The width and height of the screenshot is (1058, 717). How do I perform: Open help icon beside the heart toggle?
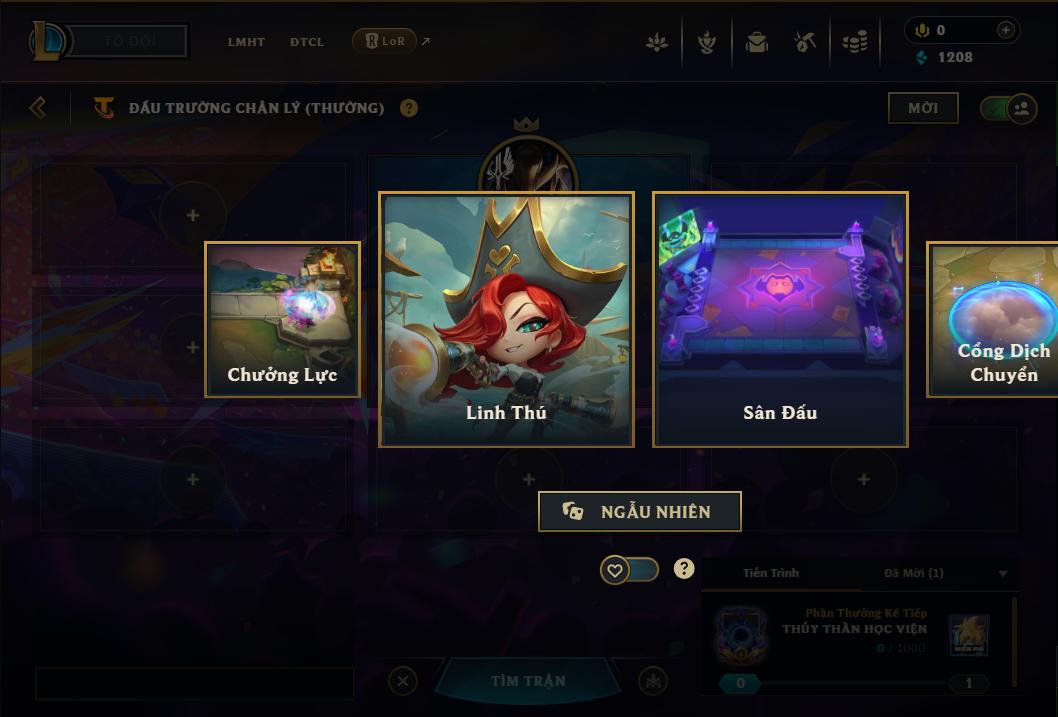684,569
